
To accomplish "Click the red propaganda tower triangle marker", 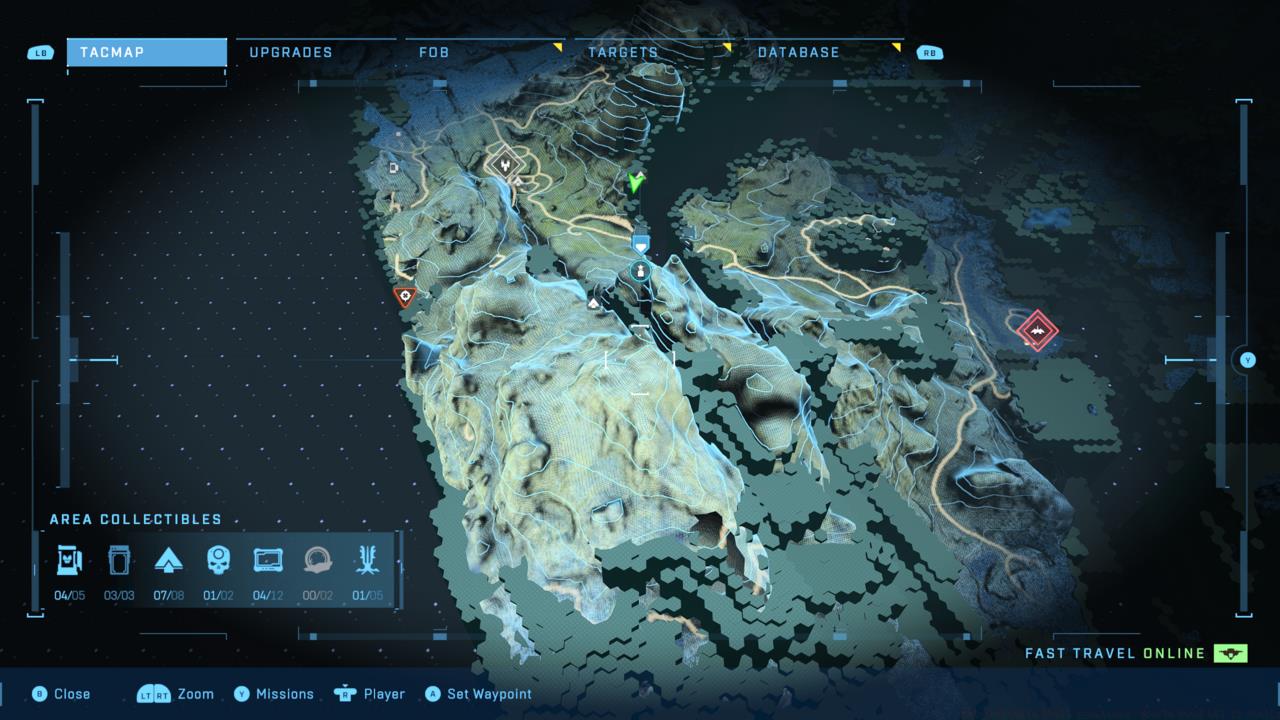I will (404, 295).
